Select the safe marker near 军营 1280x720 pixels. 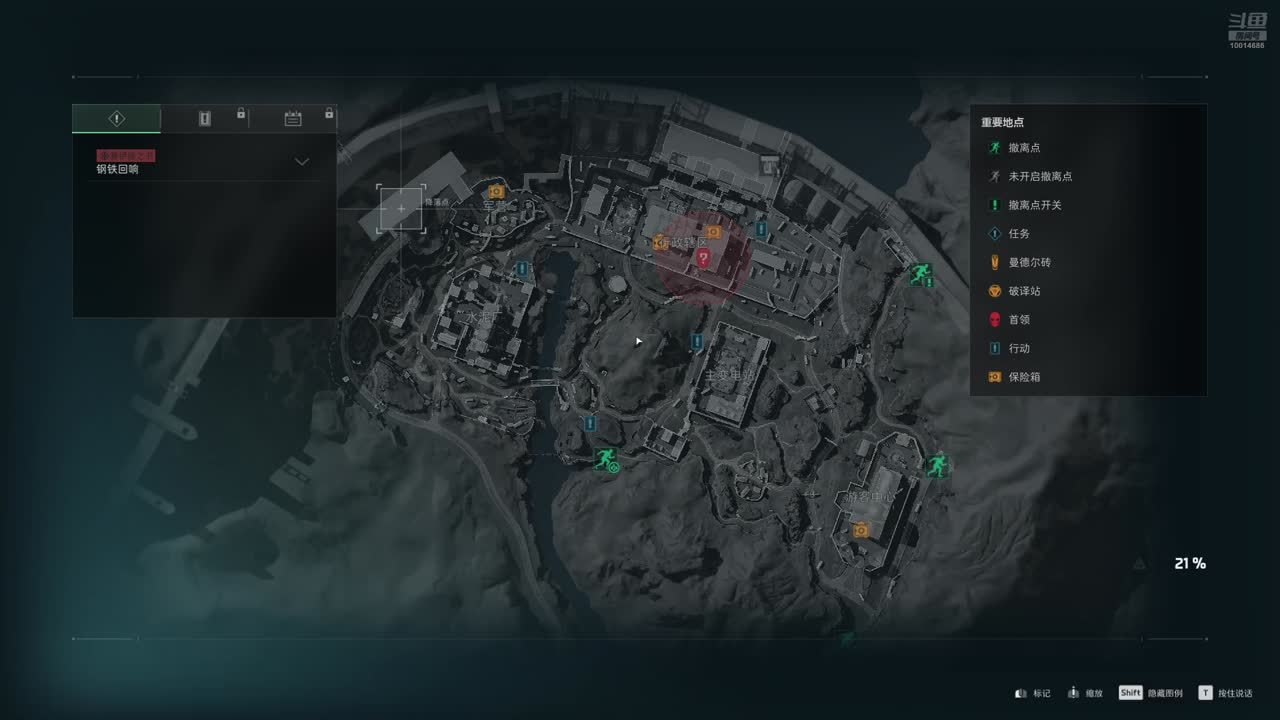(x=496, y=191)
